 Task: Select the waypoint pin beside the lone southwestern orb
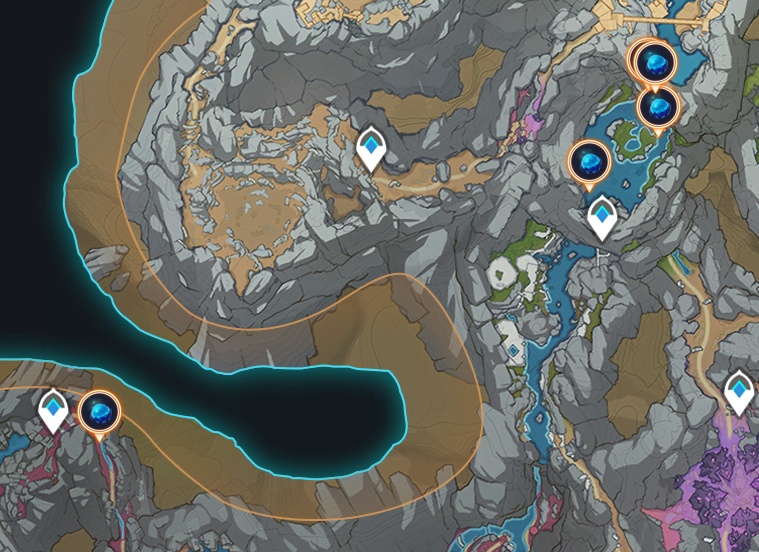53,409
